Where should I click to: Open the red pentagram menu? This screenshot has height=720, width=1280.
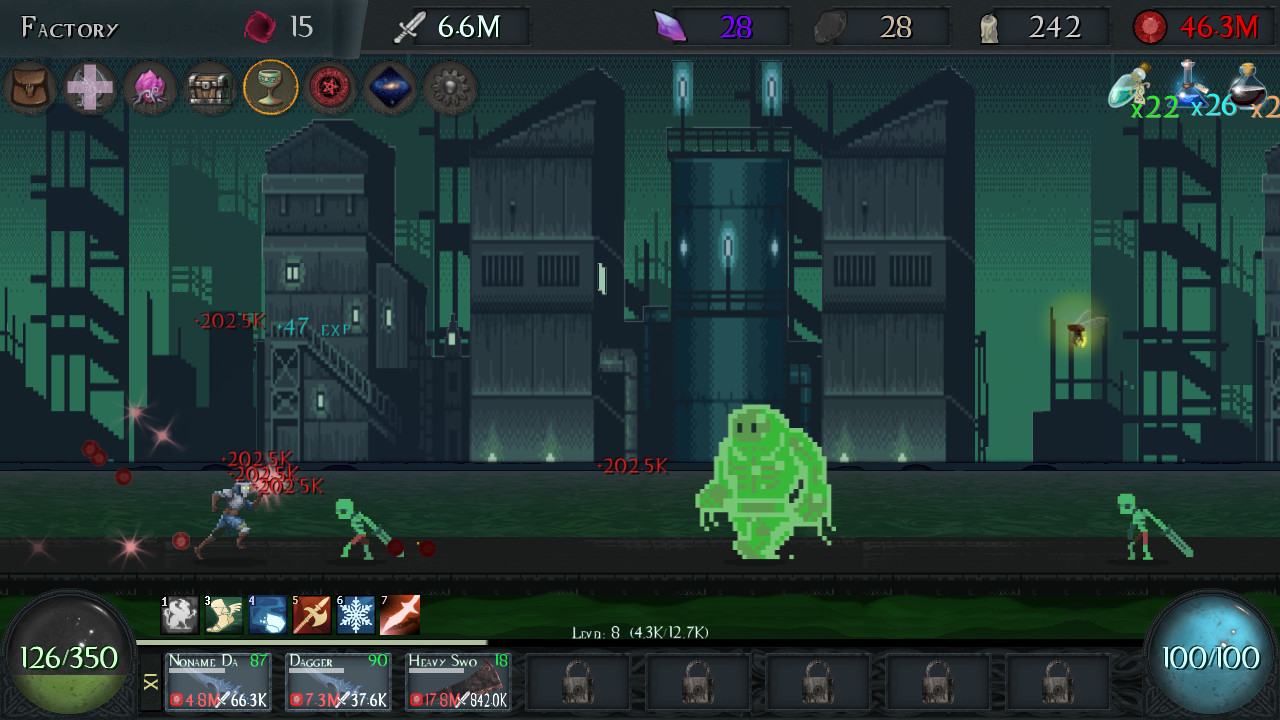tap(330, 87)
